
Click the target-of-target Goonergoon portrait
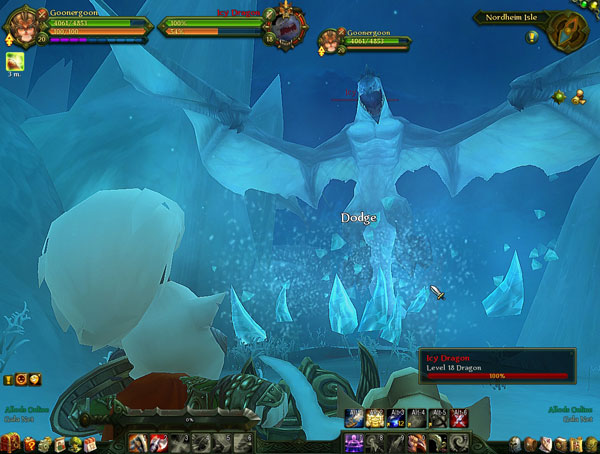pyautogui.click(x=330, y=41)
